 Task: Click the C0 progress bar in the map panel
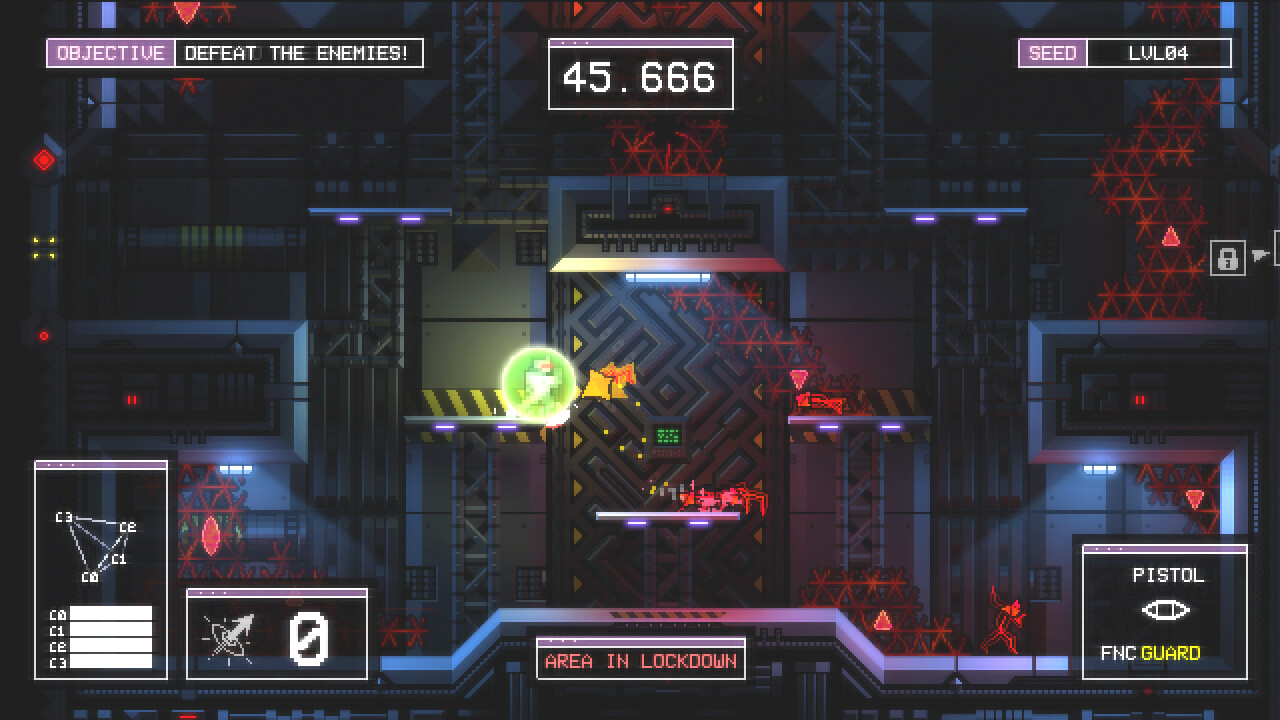pos(110,614)
